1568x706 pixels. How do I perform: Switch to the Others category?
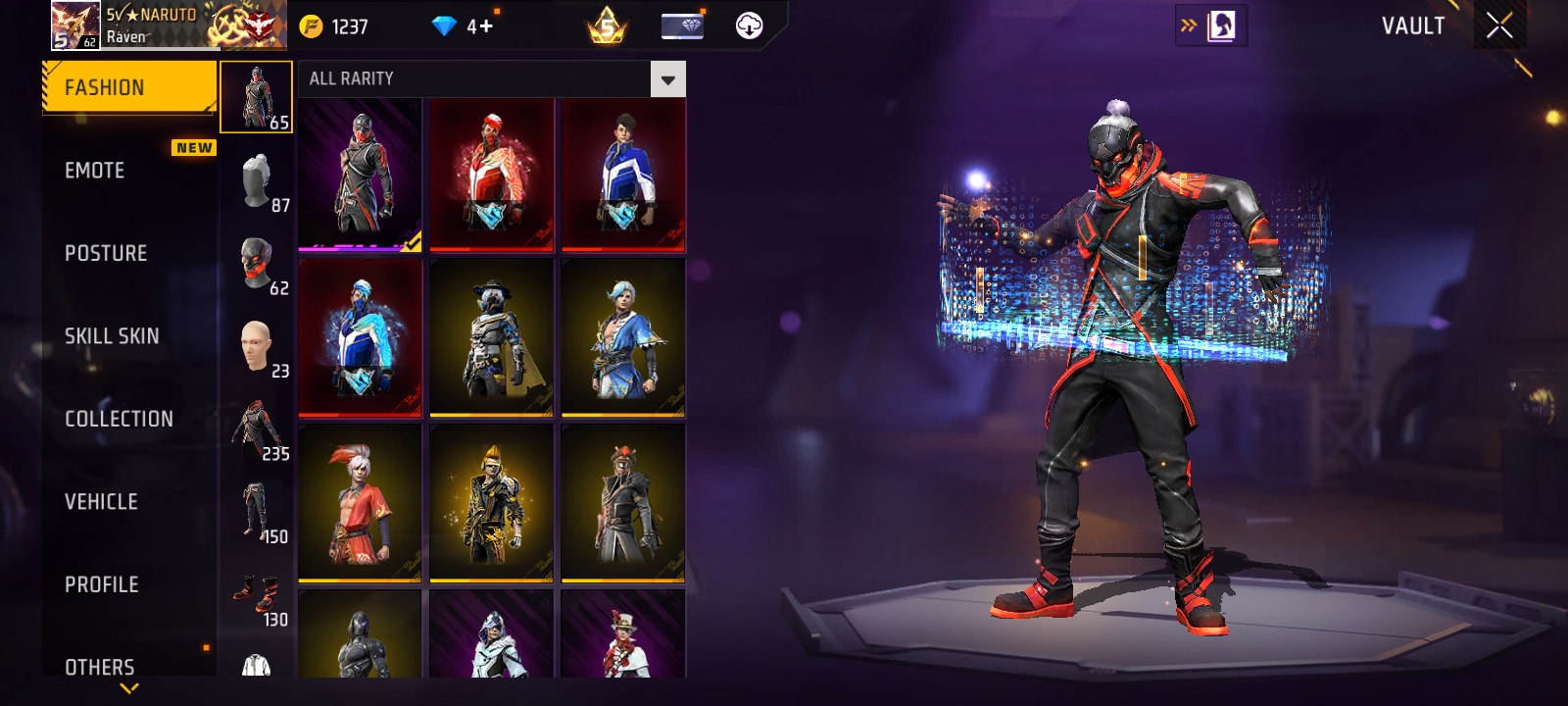pyautogui.click(x=100, y=667)
